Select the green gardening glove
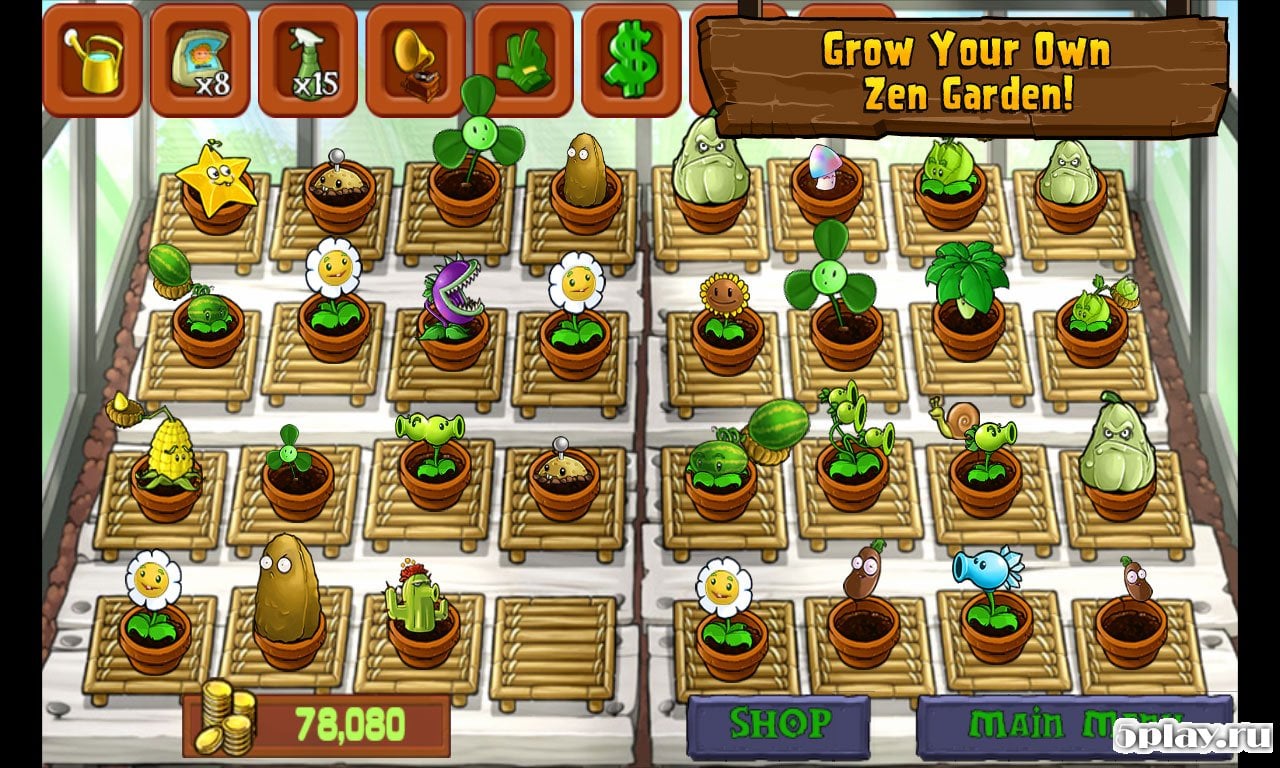The image size is (1280, 768). point(523,61)
